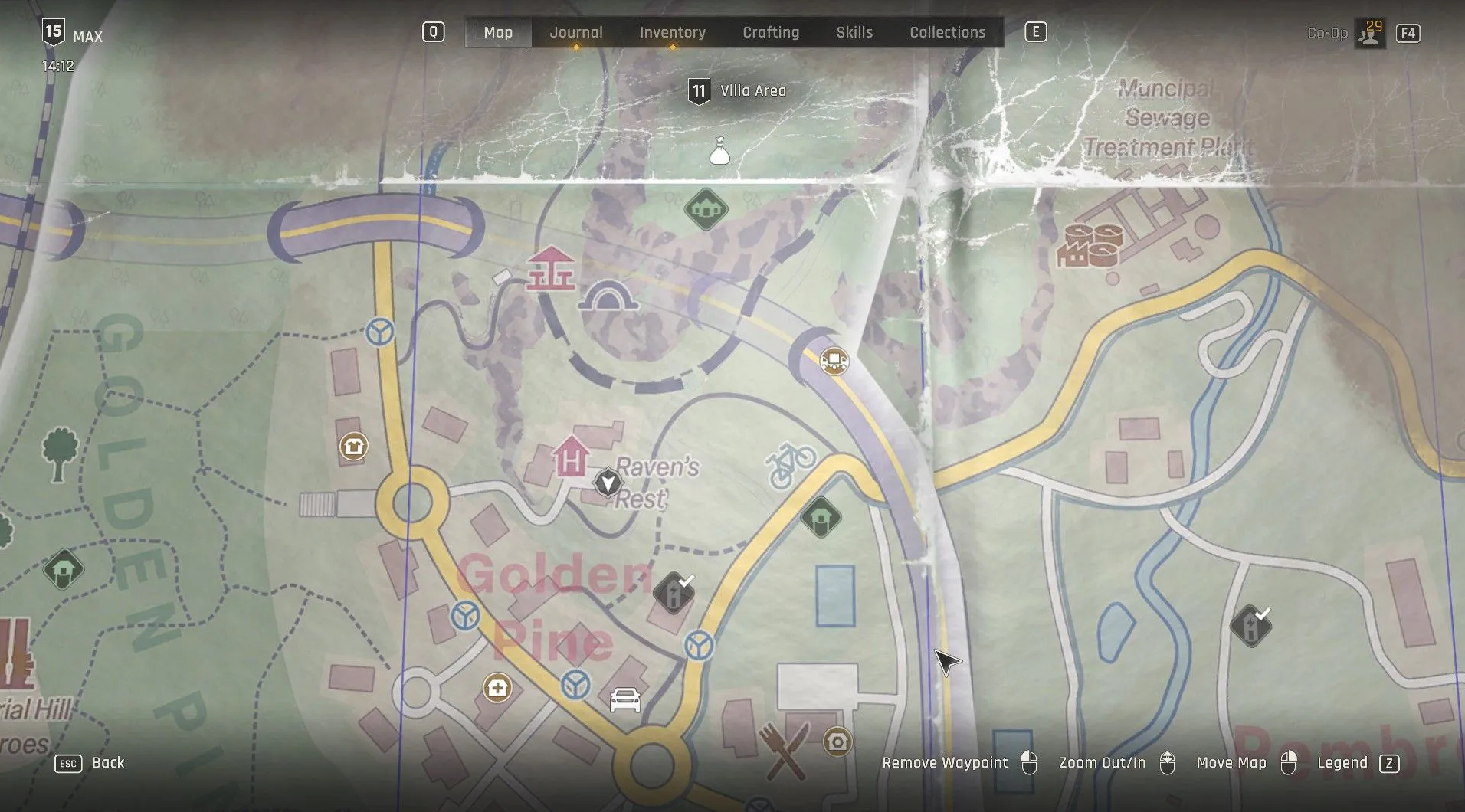Select the Crafting tab
The image size is (1465, 812).
pos(770,32)
